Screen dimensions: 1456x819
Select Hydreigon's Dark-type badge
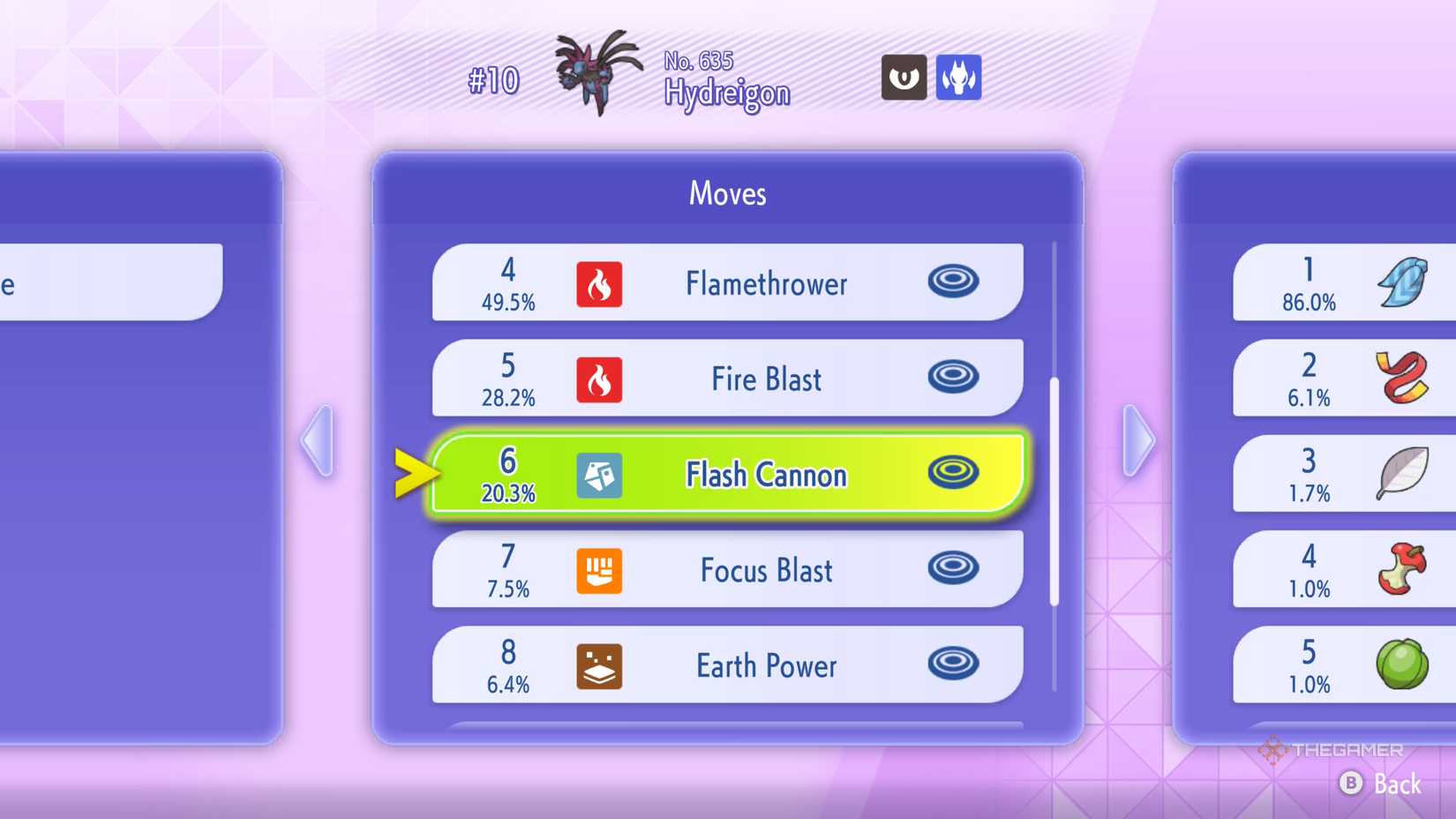click(x=903, y=78)
